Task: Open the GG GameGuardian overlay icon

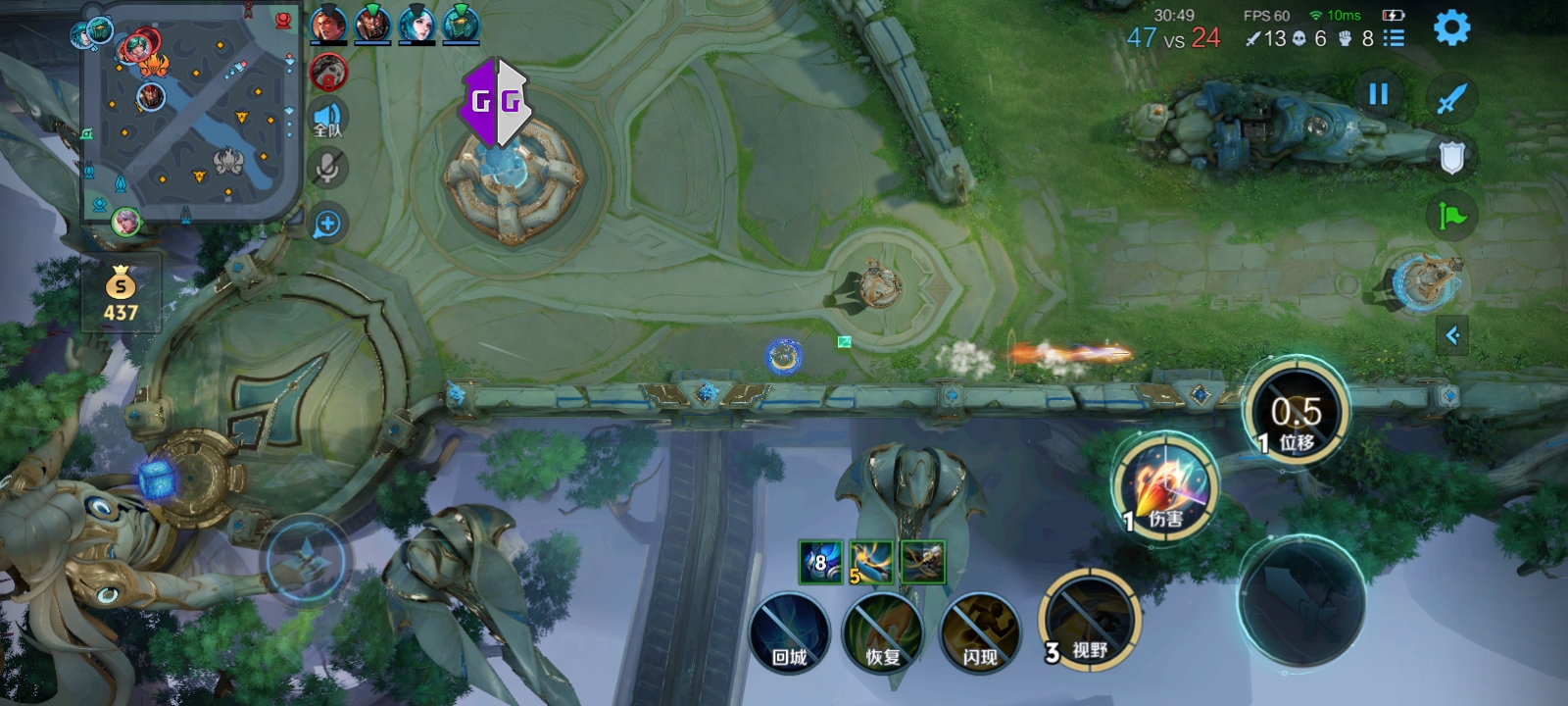Action: 496,102
